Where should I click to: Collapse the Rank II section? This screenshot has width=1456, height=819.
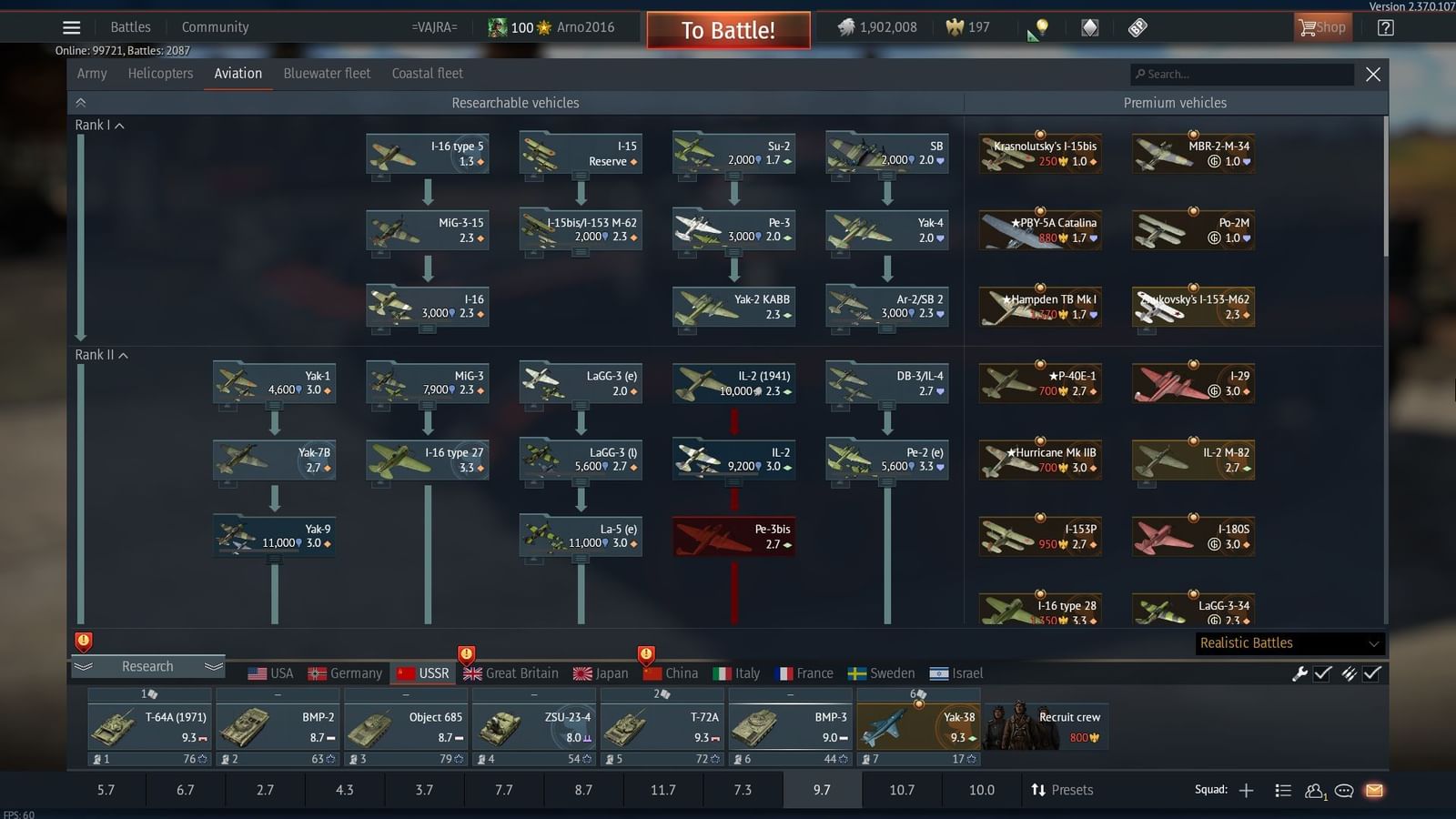pyautogui.click(x=121, y=355)
